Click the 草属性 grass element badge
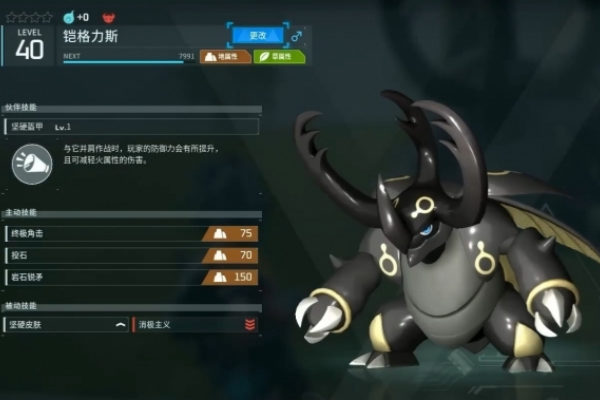 (279, 57)
